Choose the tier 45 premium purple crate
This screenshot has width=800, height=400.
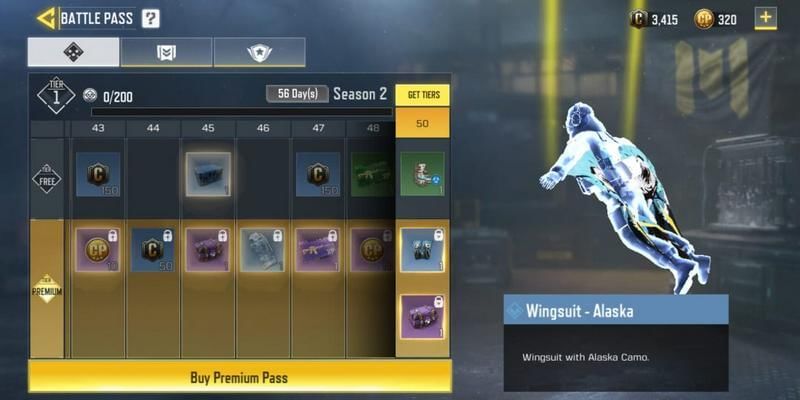[208, 251]
